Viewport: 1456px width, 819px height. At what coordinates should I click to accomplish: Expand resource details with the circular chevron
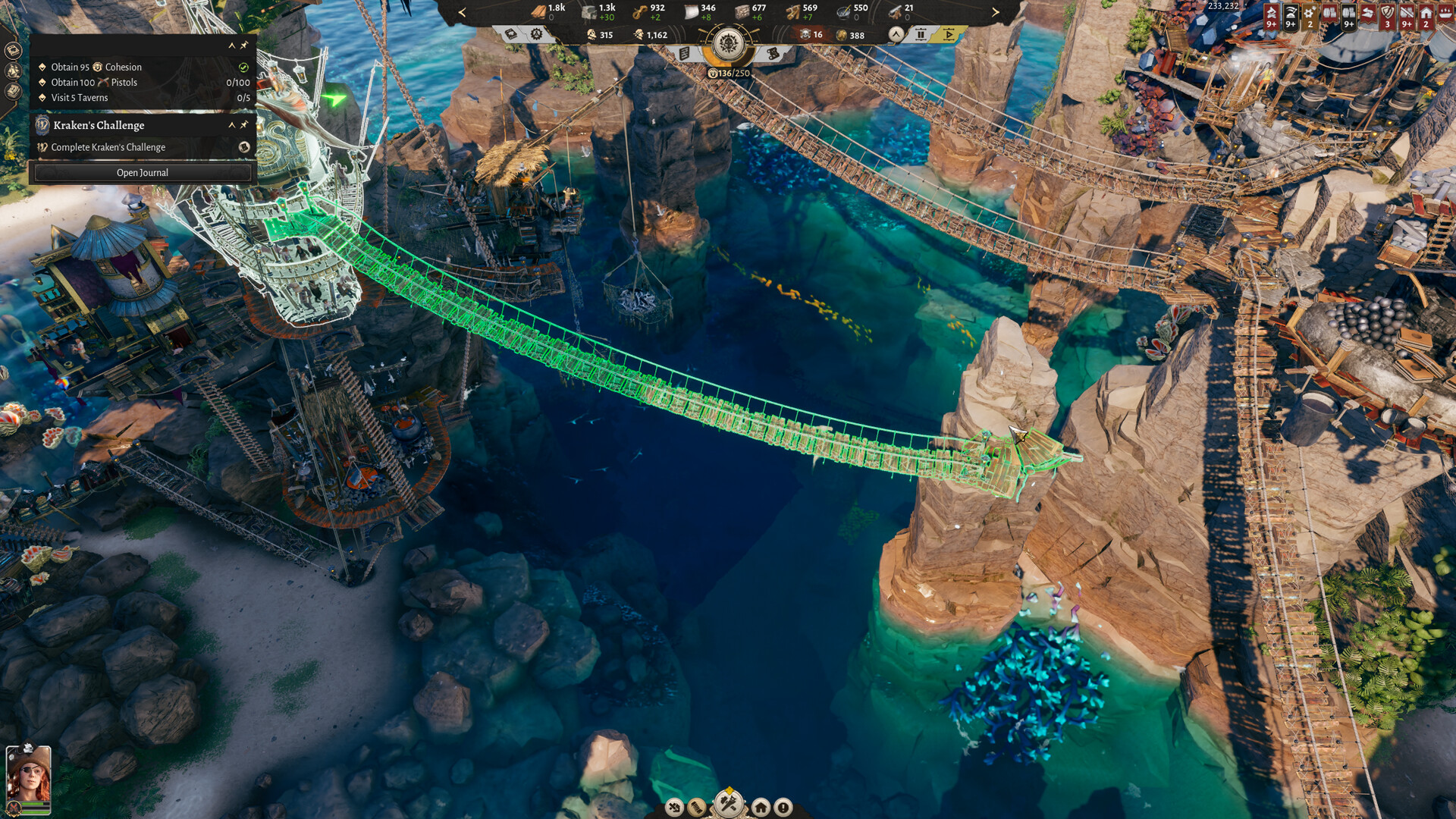[896, 34]
